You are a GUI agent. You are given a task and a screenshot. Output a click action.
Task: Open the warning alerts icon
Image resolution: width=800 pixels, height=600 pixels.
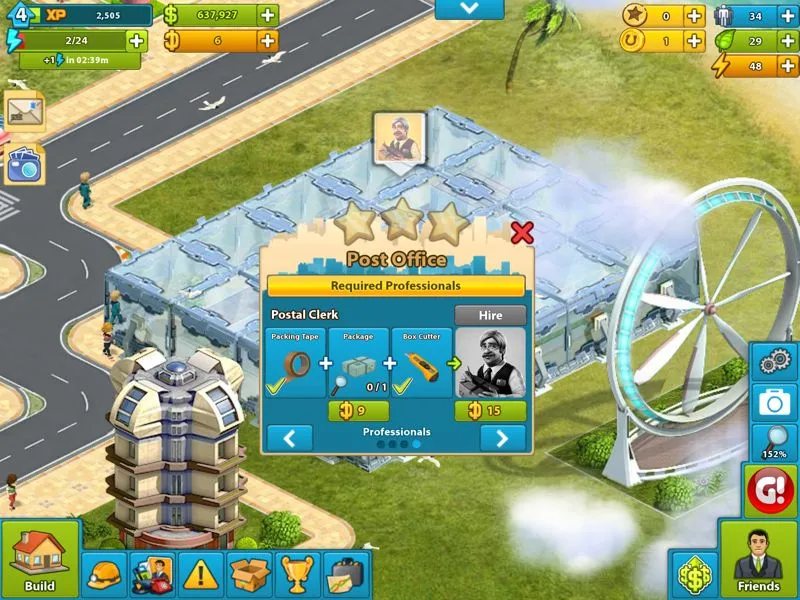point(201,575)
